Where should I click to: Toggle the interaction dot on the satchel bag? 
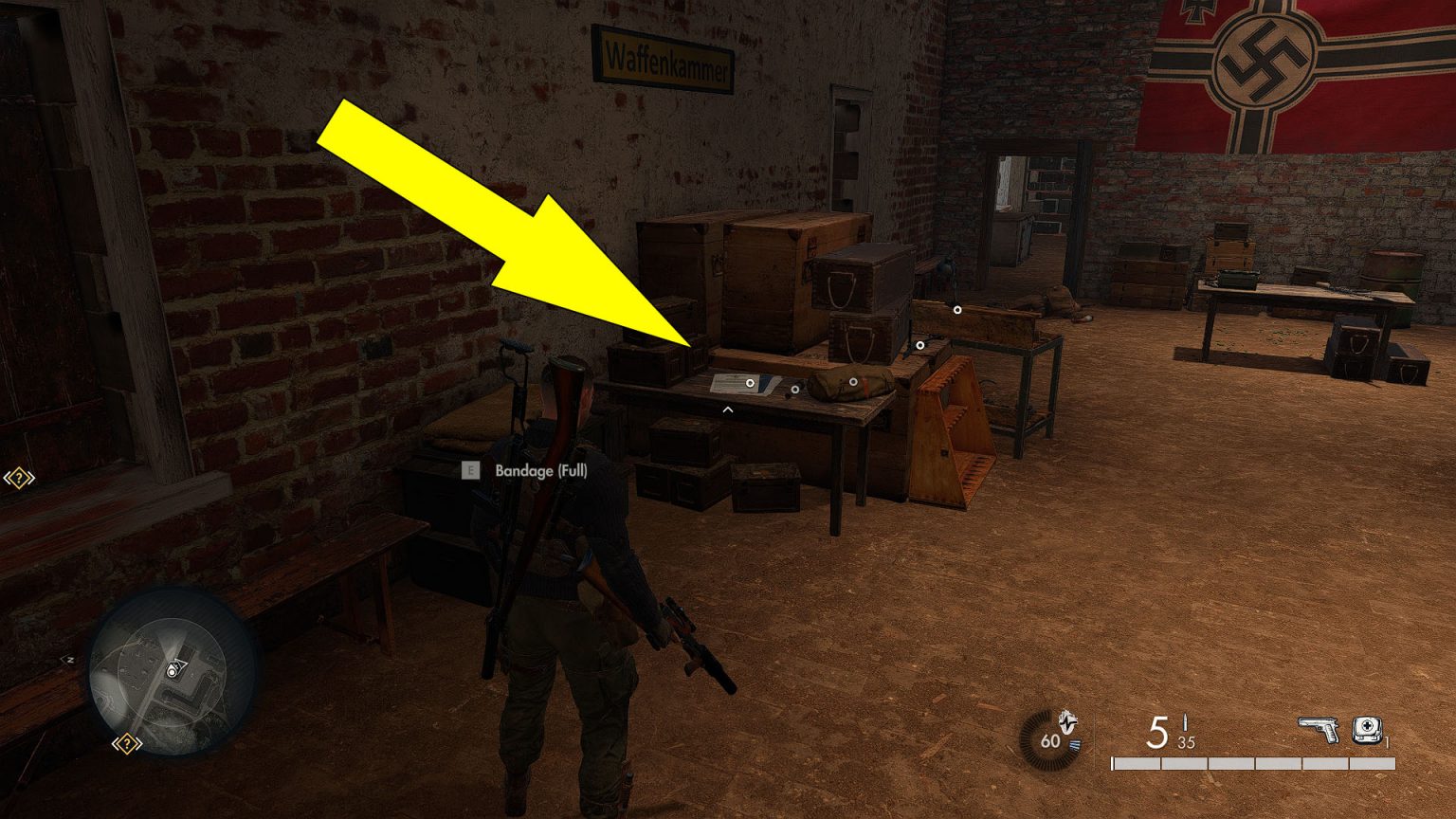tap(853, 382)
